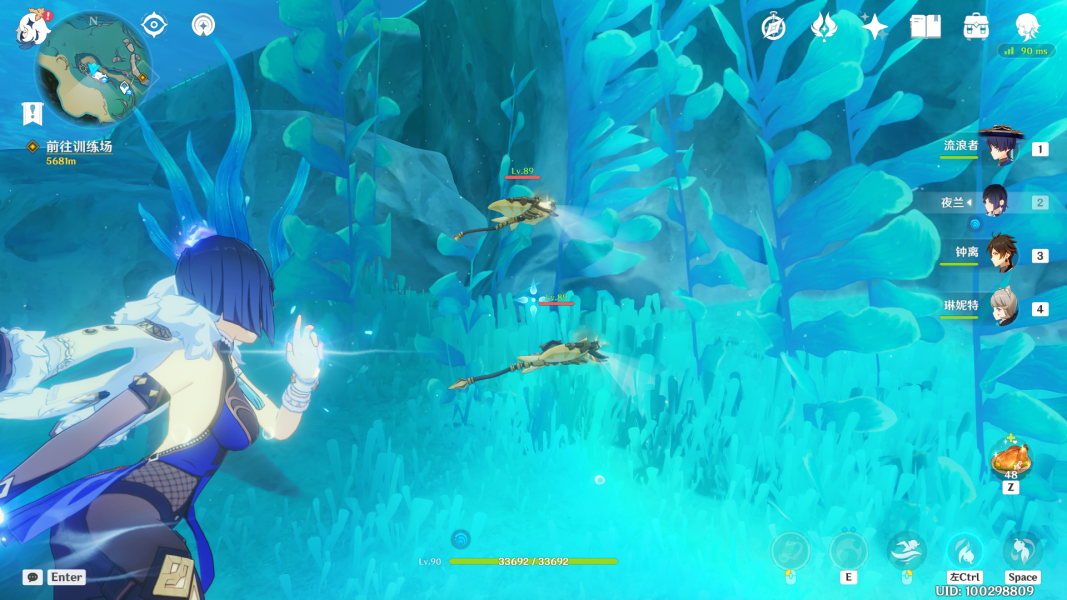This screenshot has height=600, width=1067.
Task: Open the adventurer handbook book icon
Action: [926, 27]
